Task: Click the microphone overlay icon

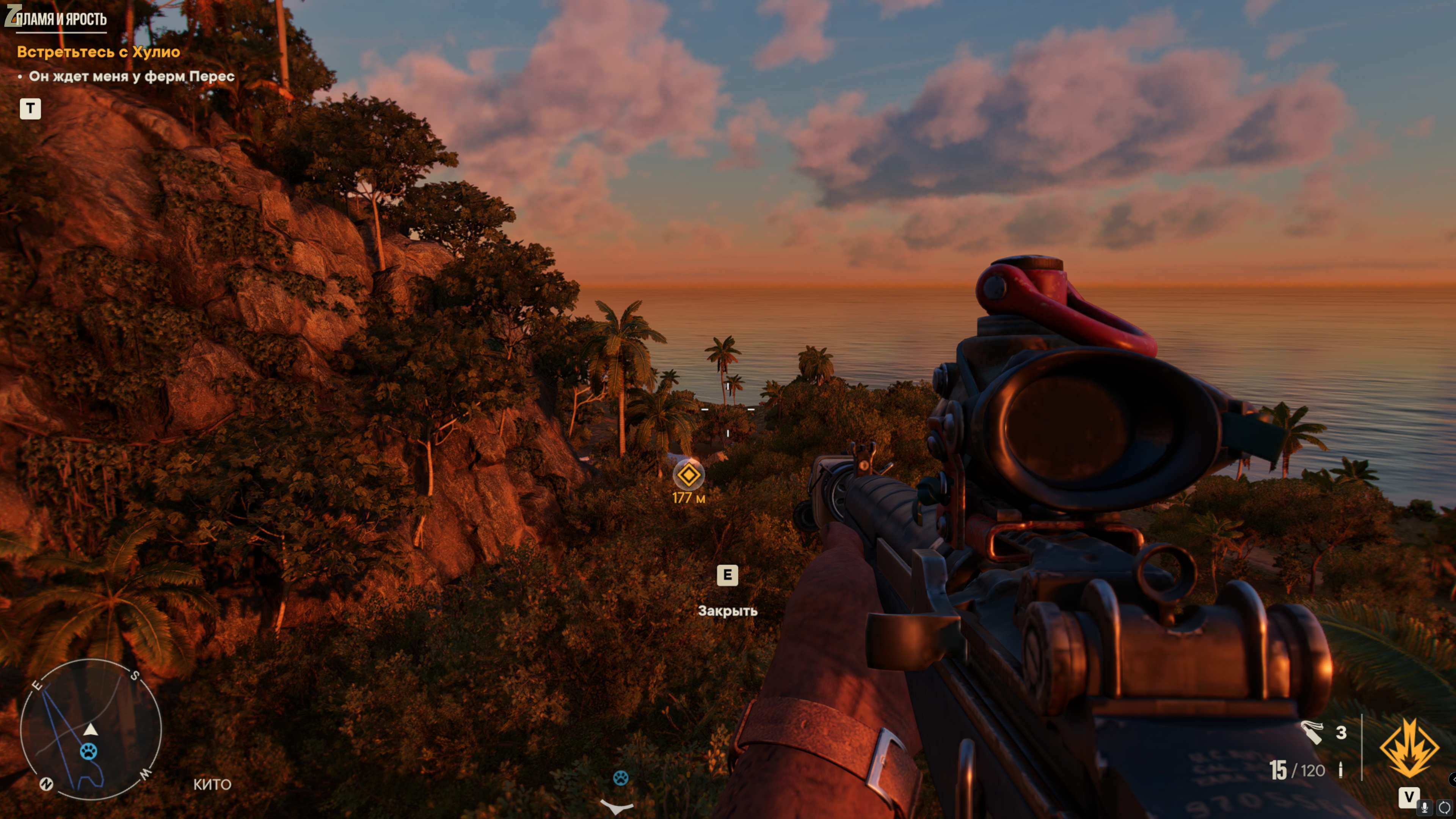Action: point(1425,807)
